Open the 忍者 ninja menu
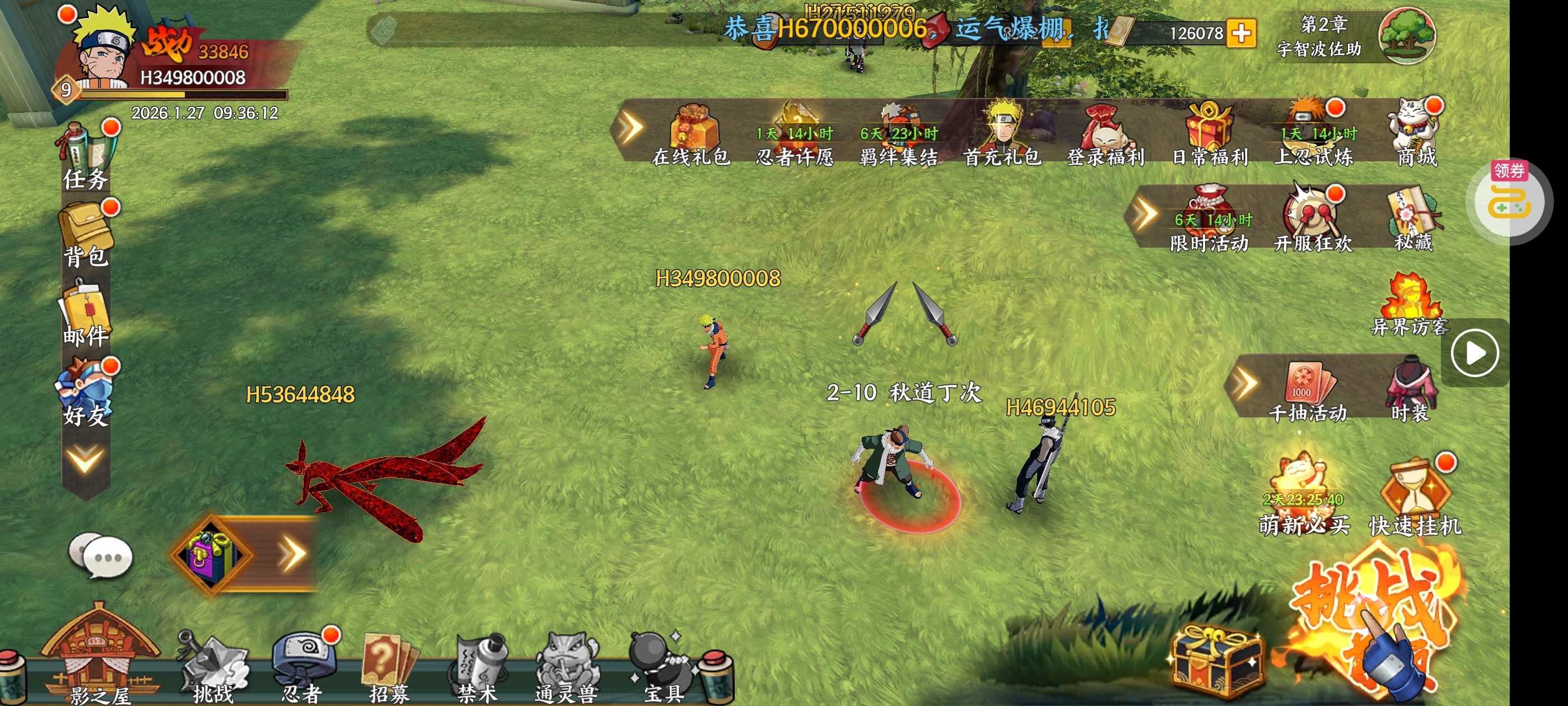The height and width of the screenshot is (706, 1568). click(302, 667)
